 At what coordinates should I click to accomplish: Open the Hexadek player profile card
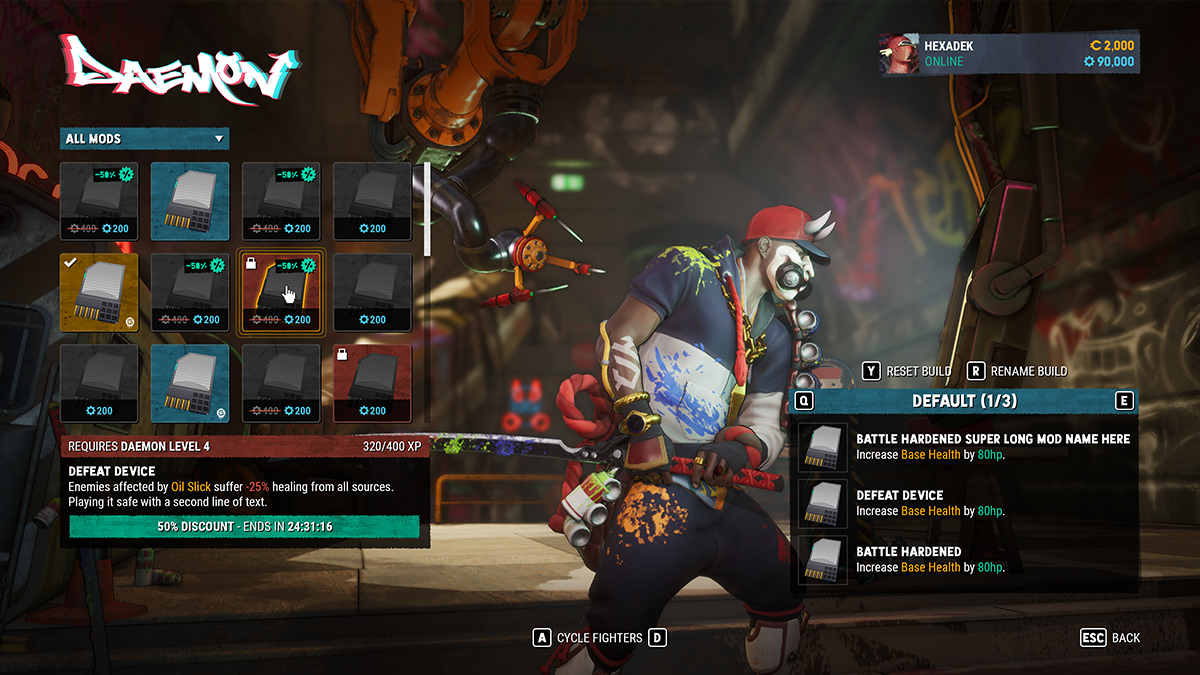click(x=1008, y=54)
